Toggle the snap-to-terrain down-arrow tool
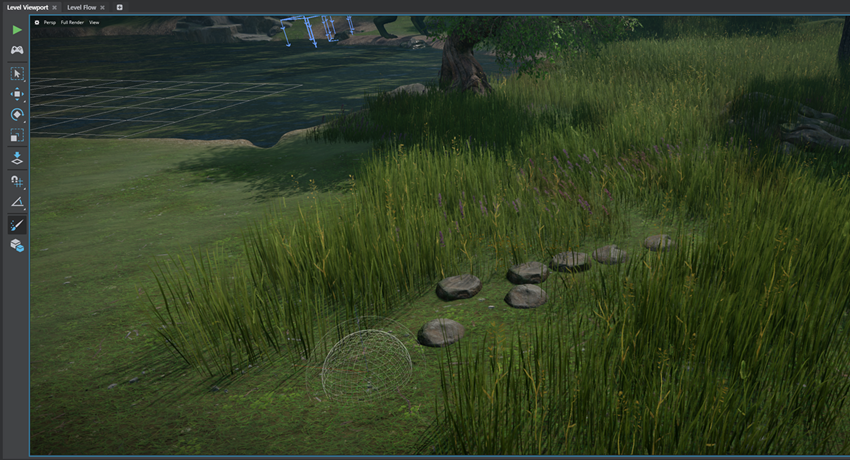 click(x=17, y=158)
